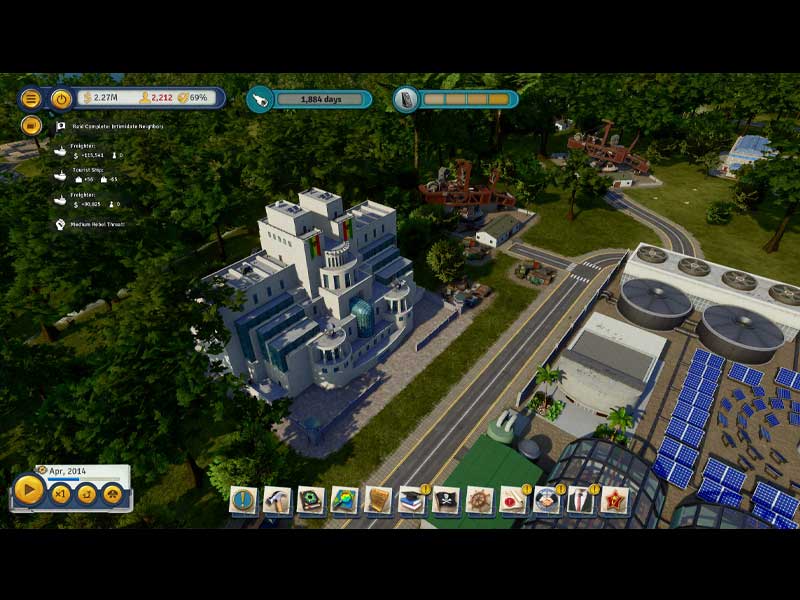Image resolution: width=800 pixels, height=600 pixels.
Task: Open diplomacy with the handshake icon
Action: pos(546,499)
